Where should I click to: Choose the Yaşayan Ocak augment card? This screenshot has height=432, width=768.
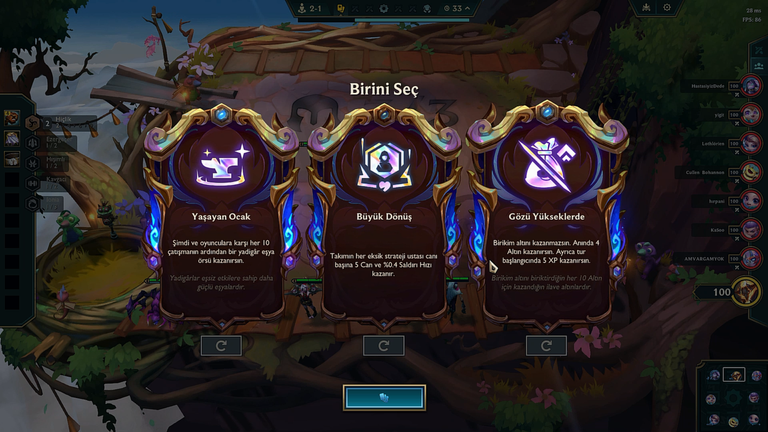[221, 220]
